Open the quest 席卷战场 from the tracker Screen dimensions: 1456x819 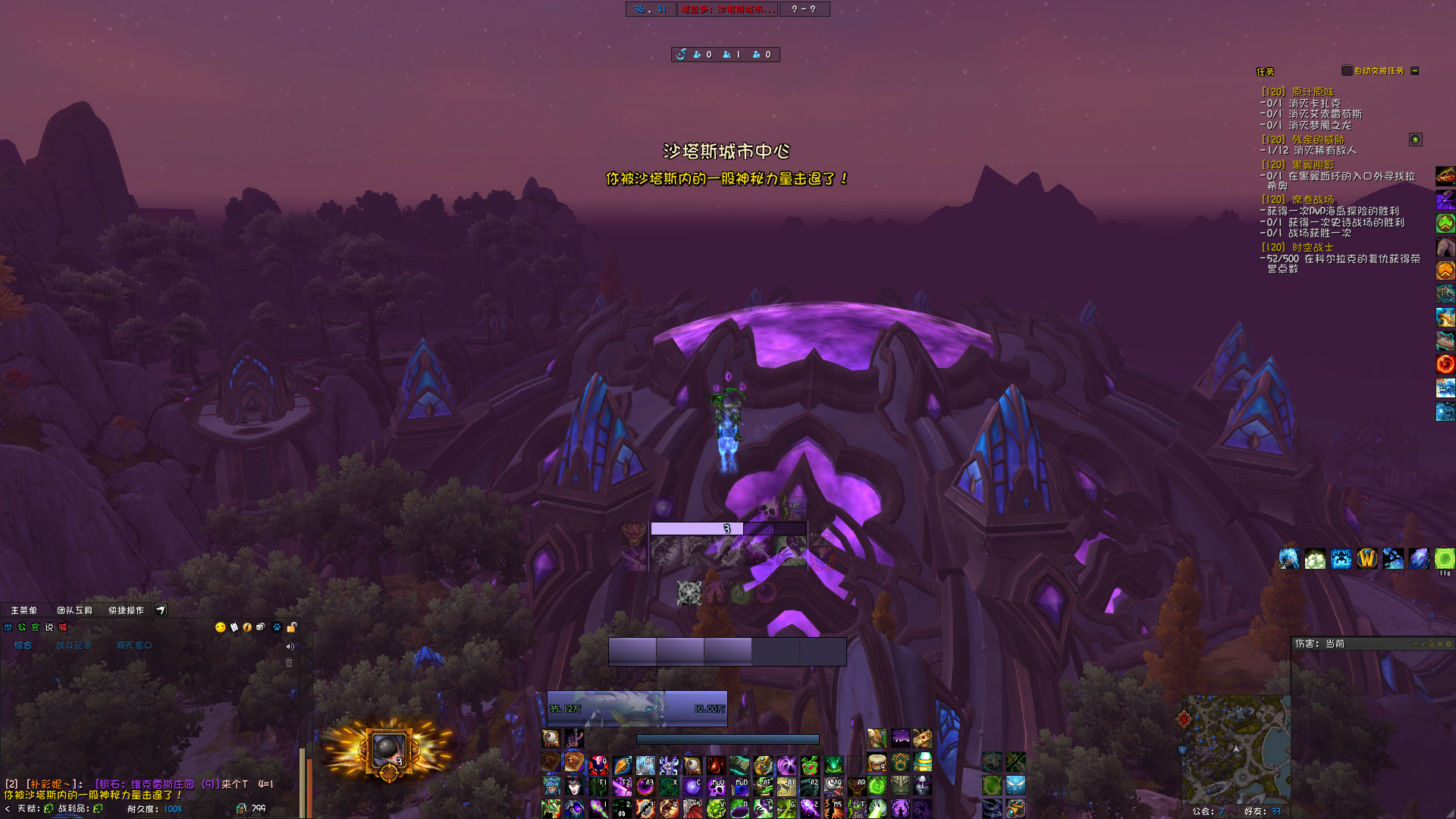(x=1313, y=199)
